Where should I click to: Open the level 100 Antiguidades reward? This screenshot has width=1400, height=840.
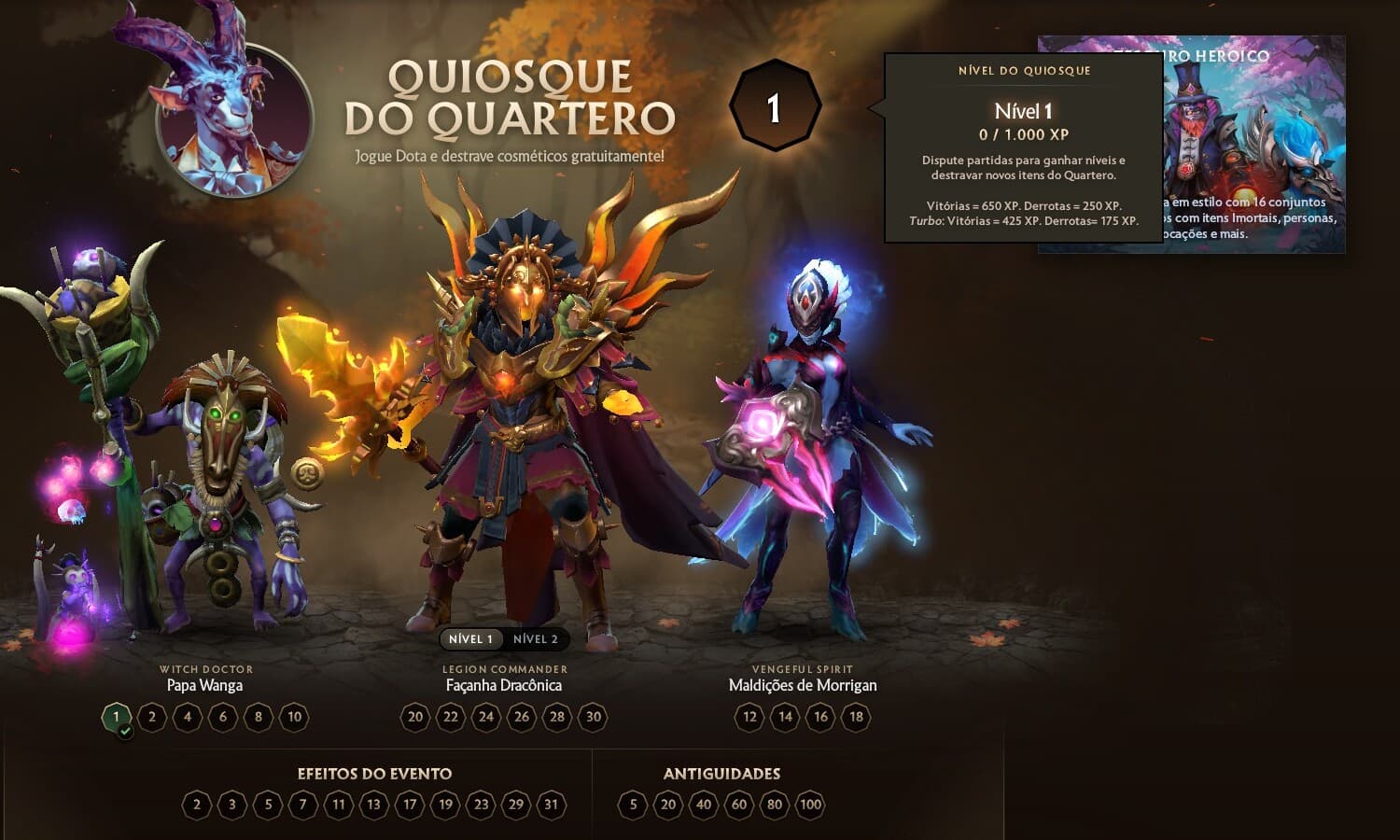click(x=810, y=803)
